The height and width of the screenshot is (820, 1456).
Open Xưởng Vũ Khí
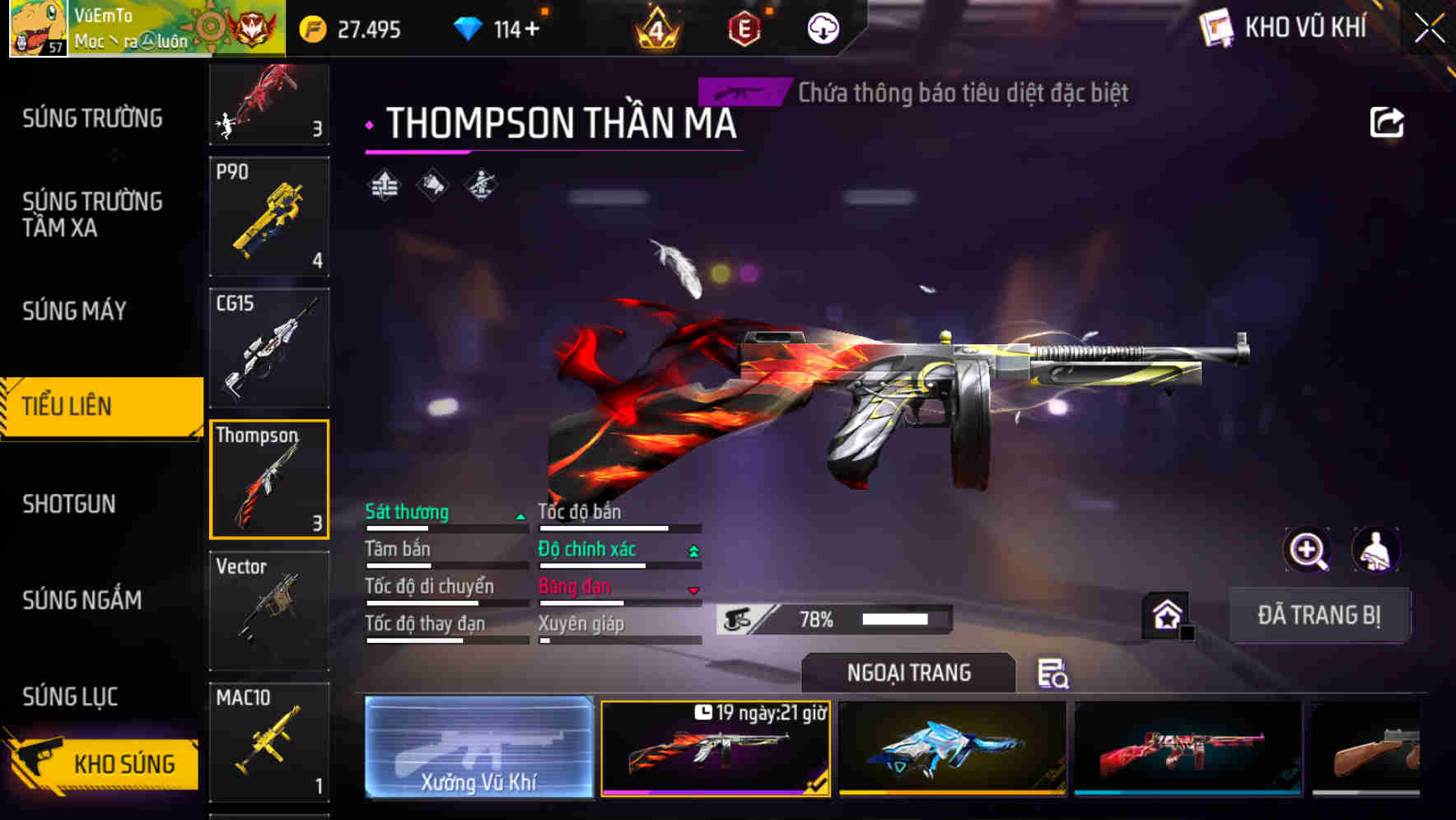[478, 749]
